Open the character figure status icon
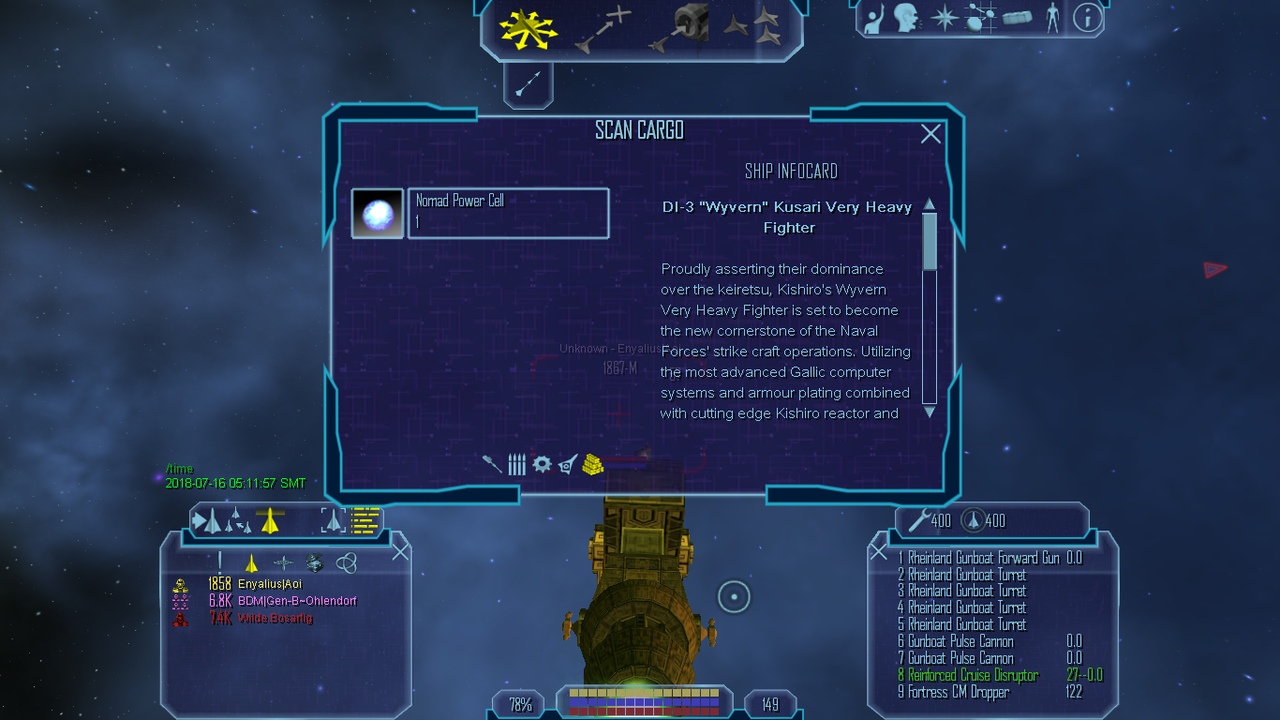The image size is (1280, 720). (1052, 18)
